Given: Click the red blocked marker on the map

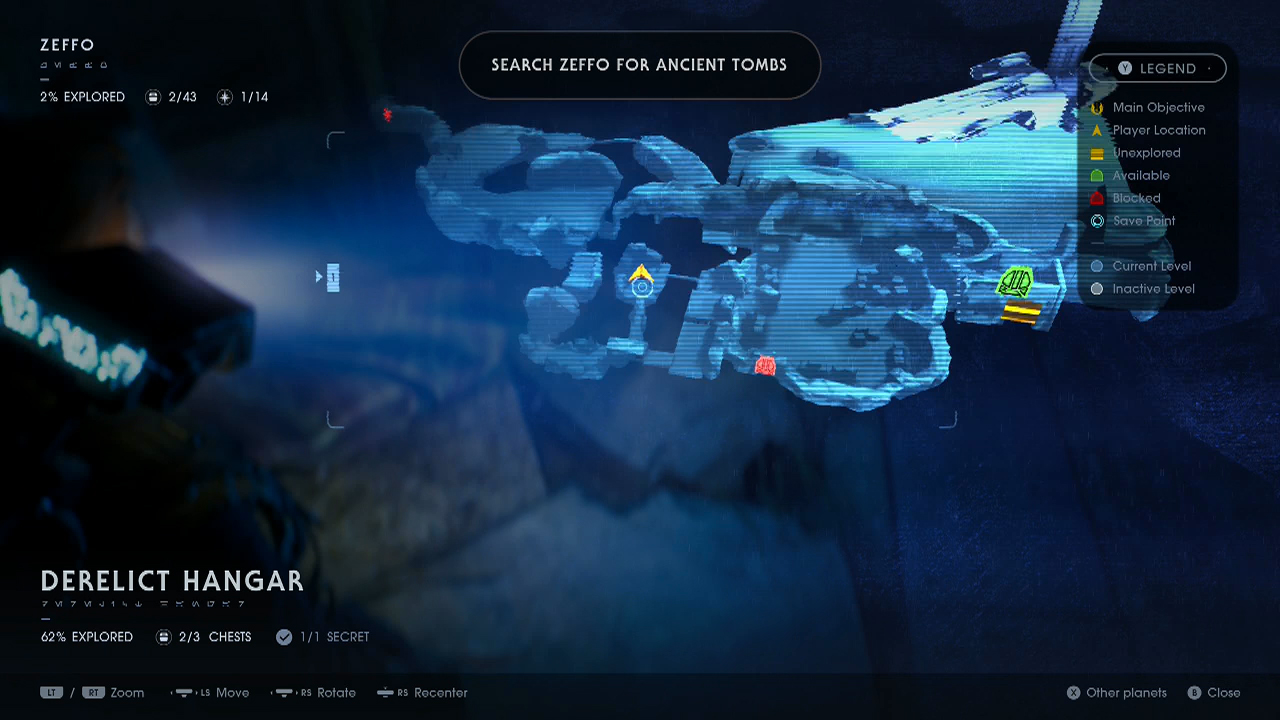Looking at the screenshot, I should [764, 367].
